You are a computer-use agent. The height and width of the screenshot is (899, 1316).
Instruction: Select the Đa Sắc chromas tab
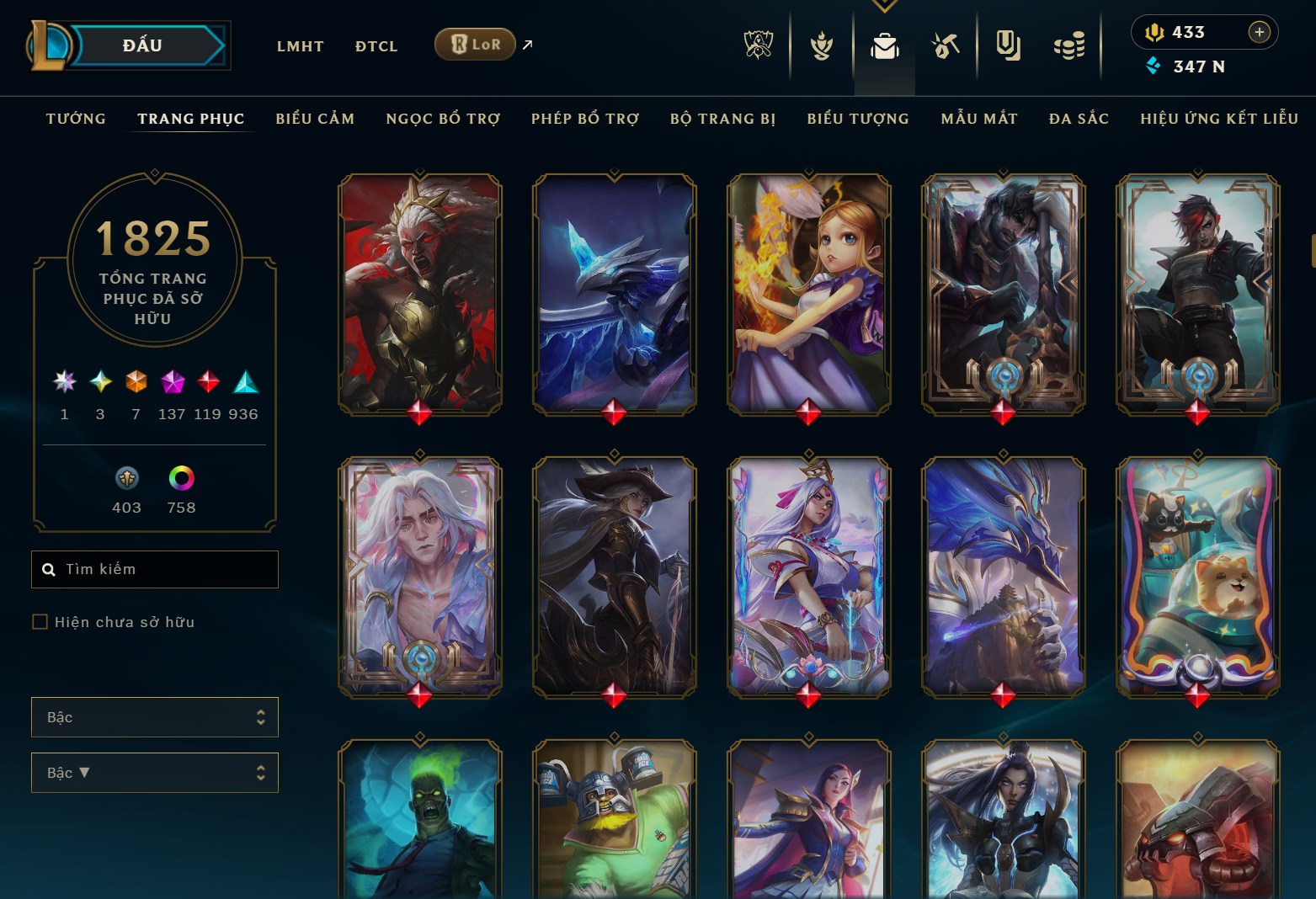(x=1079, y=119)
